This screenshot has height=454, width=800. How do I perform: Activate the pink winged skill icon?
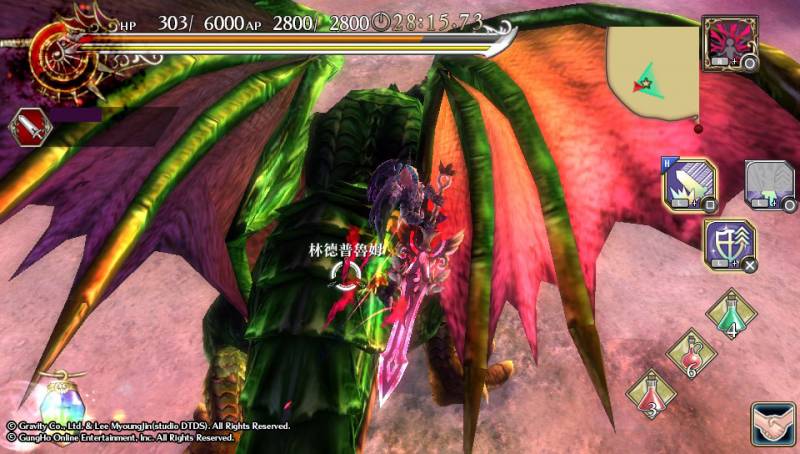[x=728, y=43]
